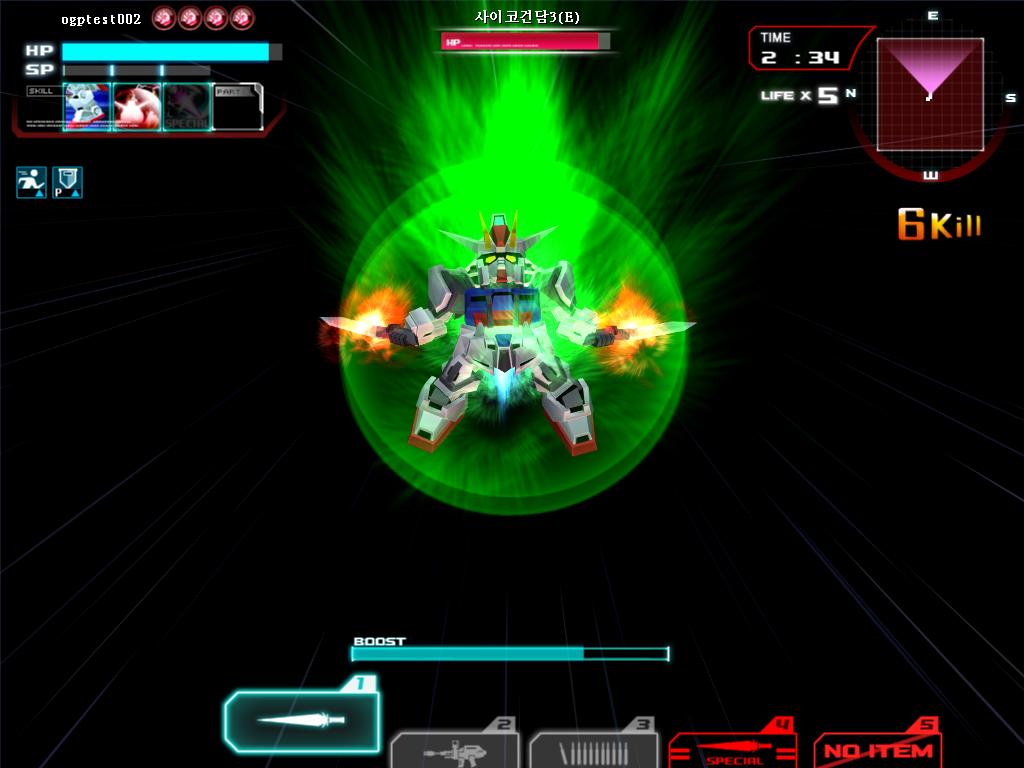Click the radar minimap
This screenshot has height=768, width=1024.
pos(930,94)
